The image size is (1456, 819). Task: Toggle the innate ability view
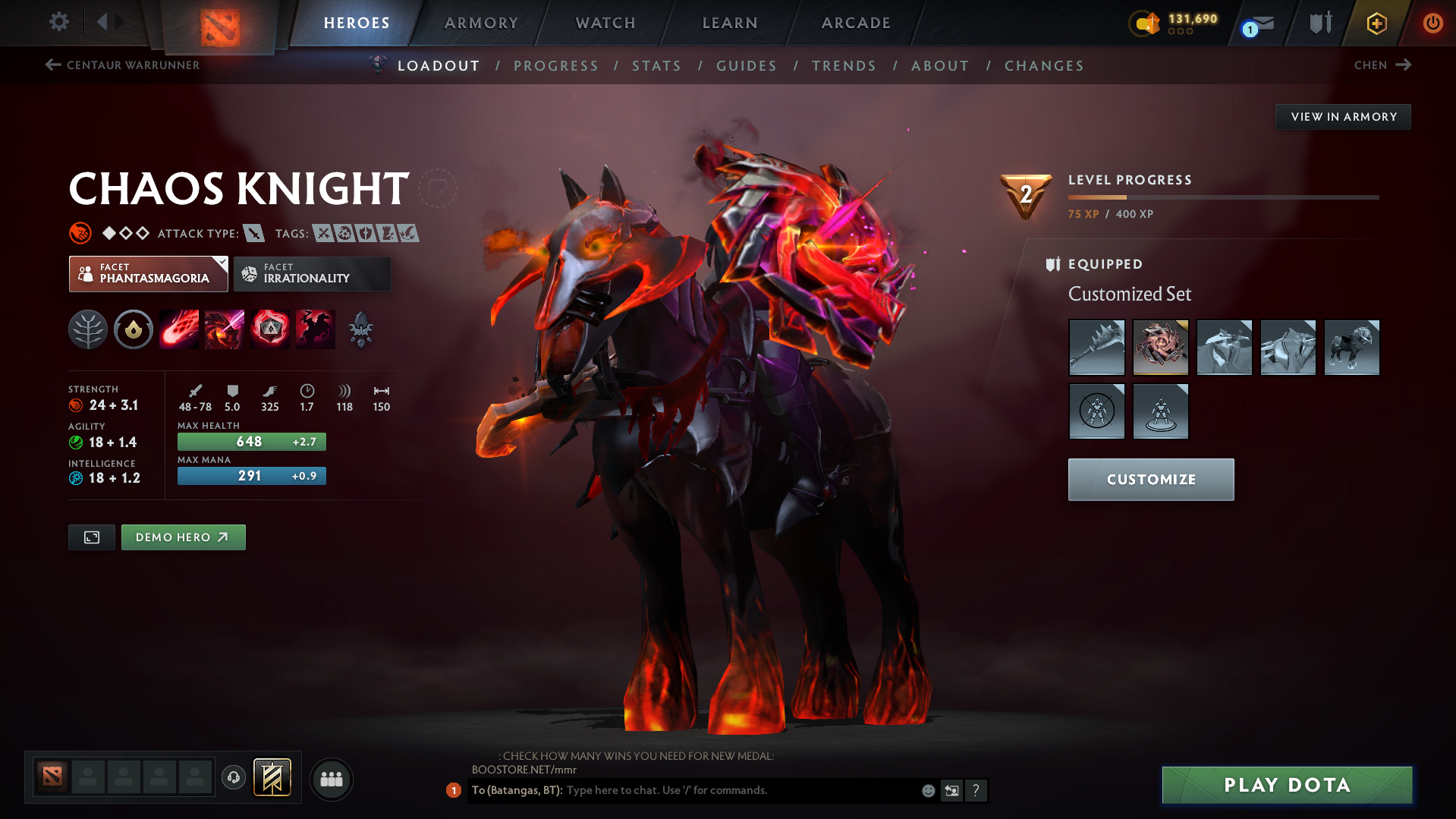click(x=133, y=329)
